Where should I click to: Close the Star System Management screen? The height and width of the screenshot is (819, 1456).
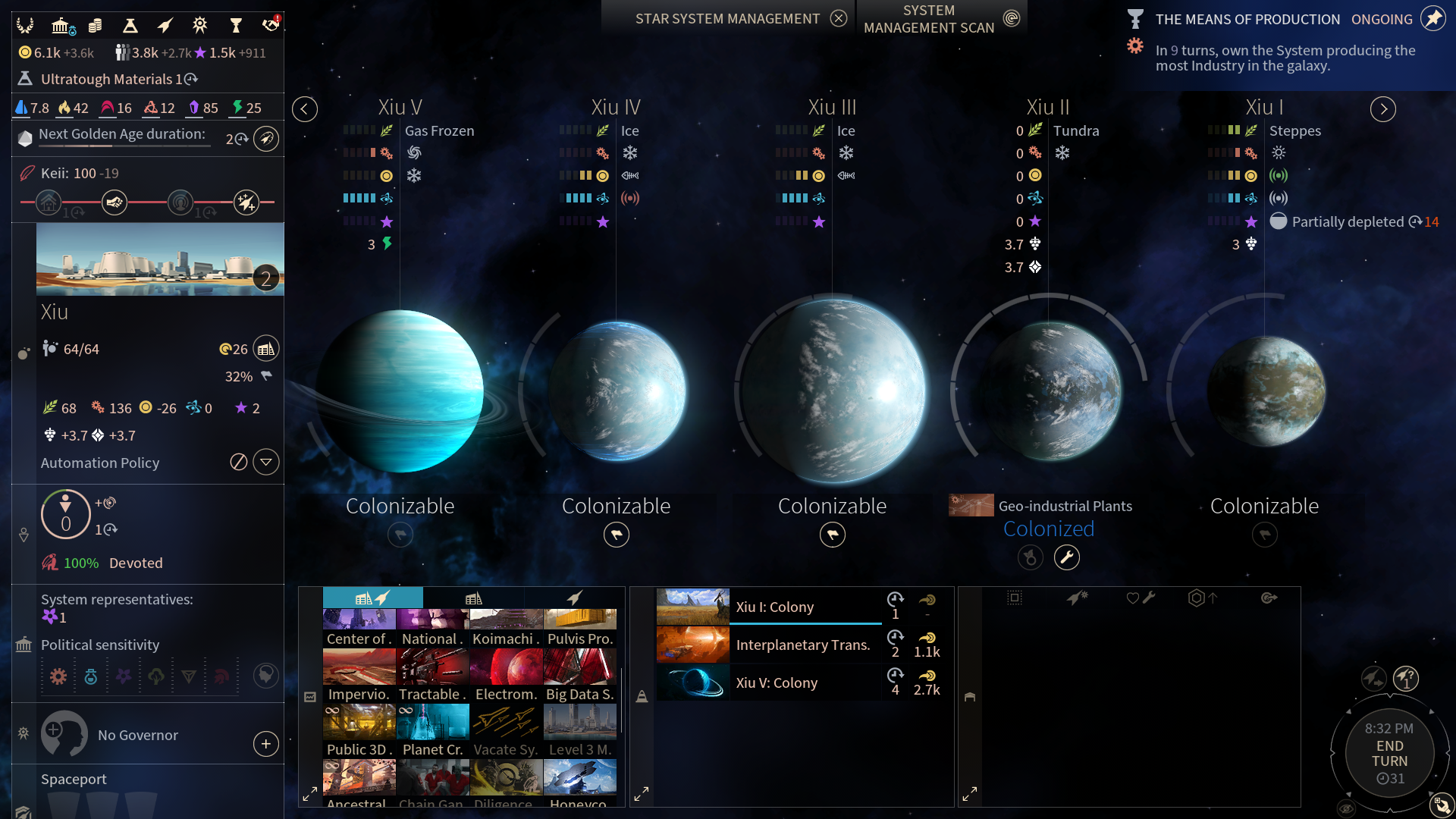pos(838,18)
